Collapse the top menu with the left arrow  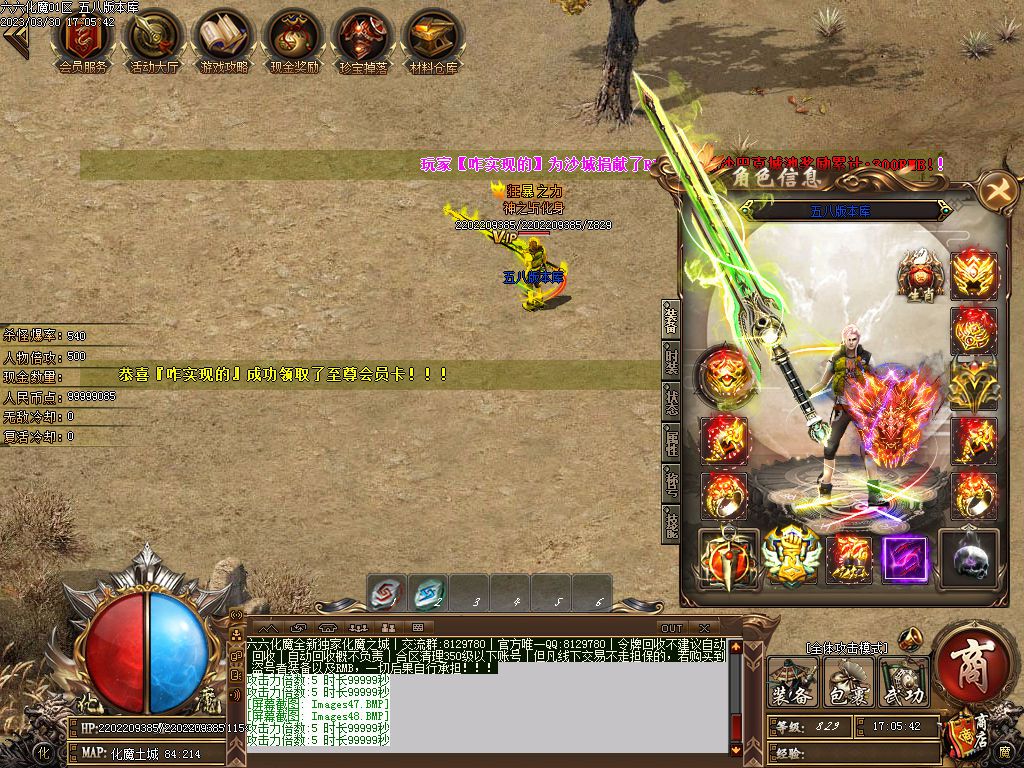click(x=14, y=40)
